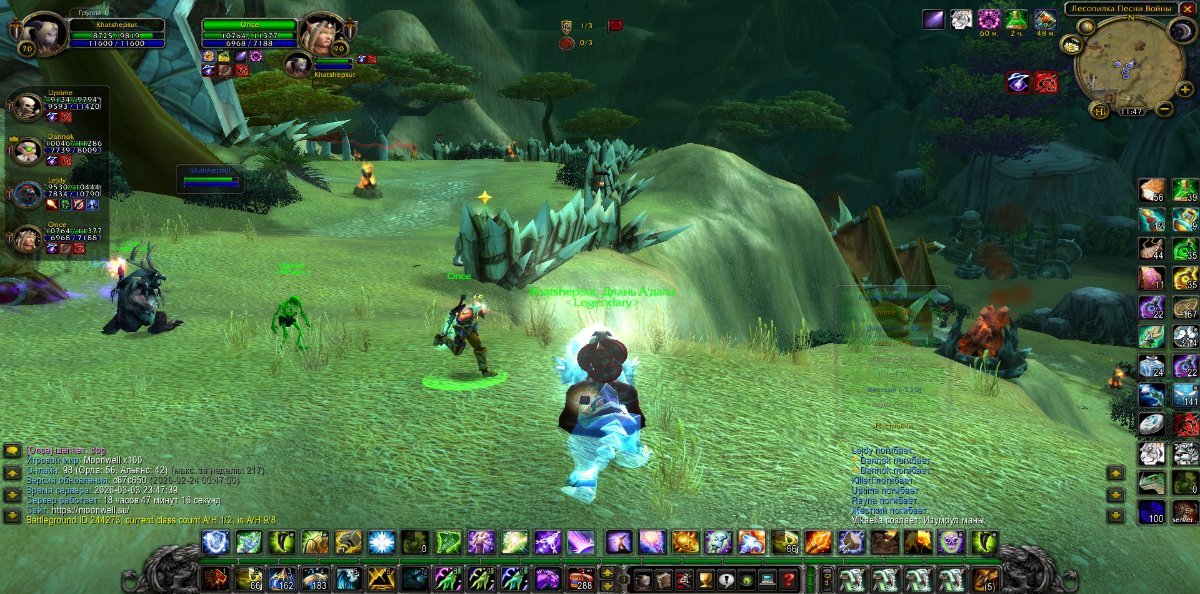Click the target portrait of Once
The width and height of the screenshot is (1200, 594).
(321, 32)
